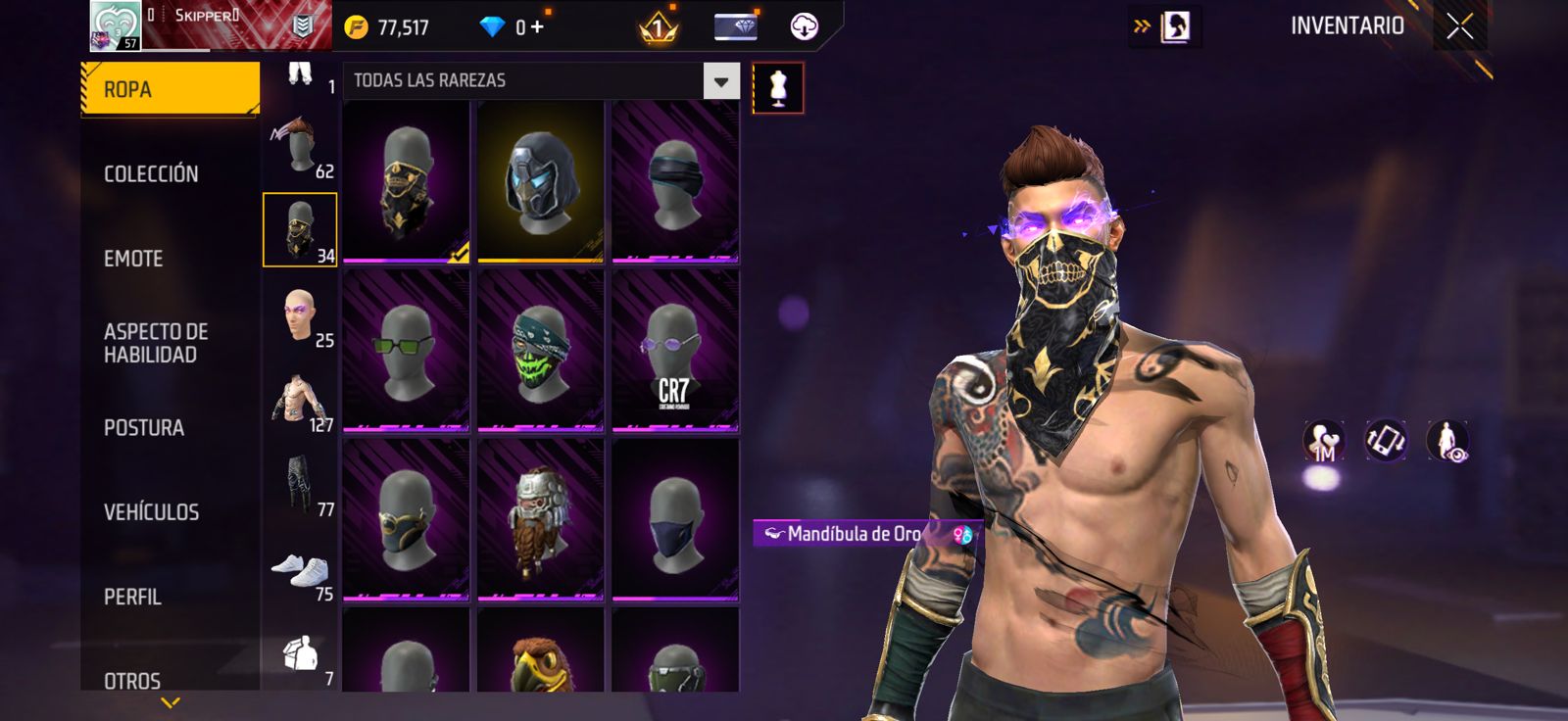Select the pants category with 77 items
Image resolution: width=1568 pixels, height=721 pixels.
coord(300,485)
